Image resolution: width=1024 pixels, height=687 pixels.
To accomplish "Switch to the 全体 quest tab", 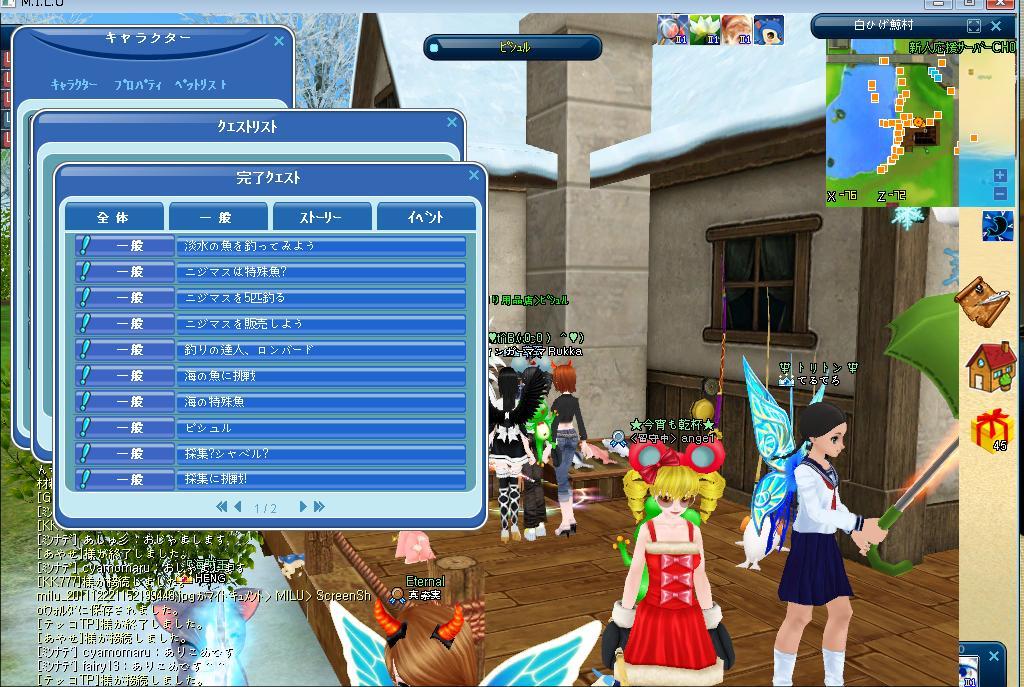I will click(x=114, y=217).
